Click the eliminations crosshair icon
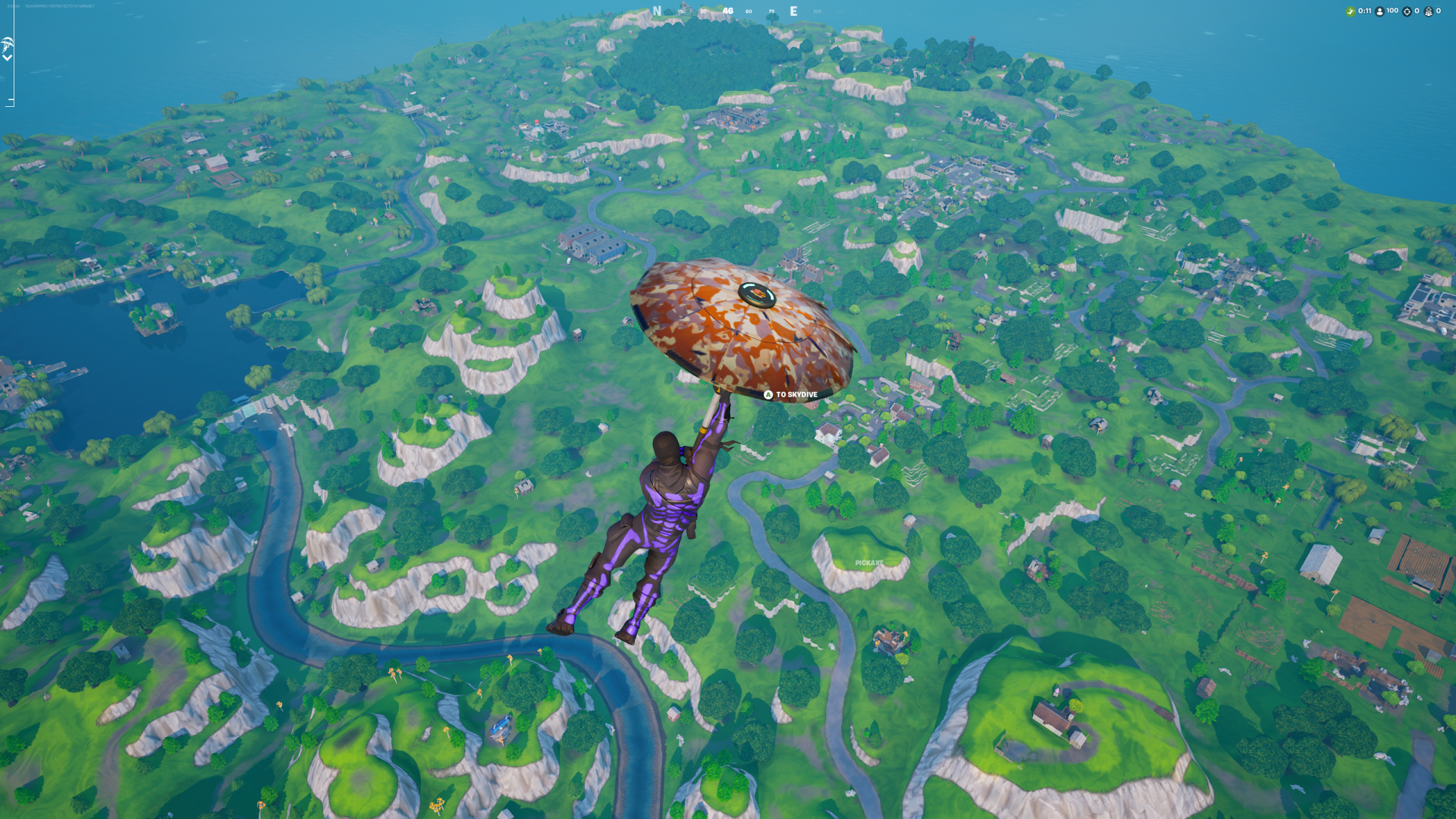 1407,11
